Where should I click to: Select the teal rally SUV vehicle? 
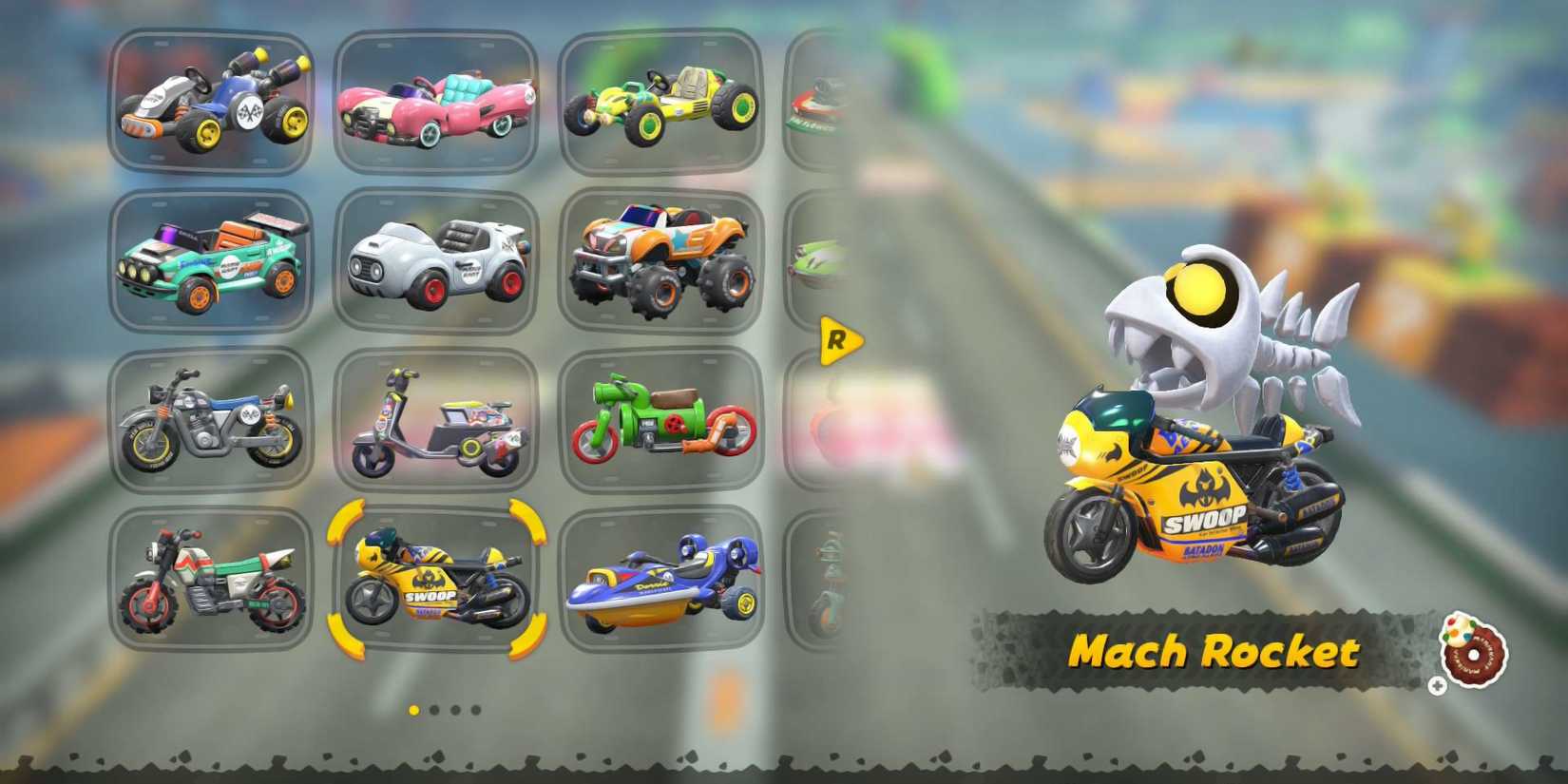211,257
